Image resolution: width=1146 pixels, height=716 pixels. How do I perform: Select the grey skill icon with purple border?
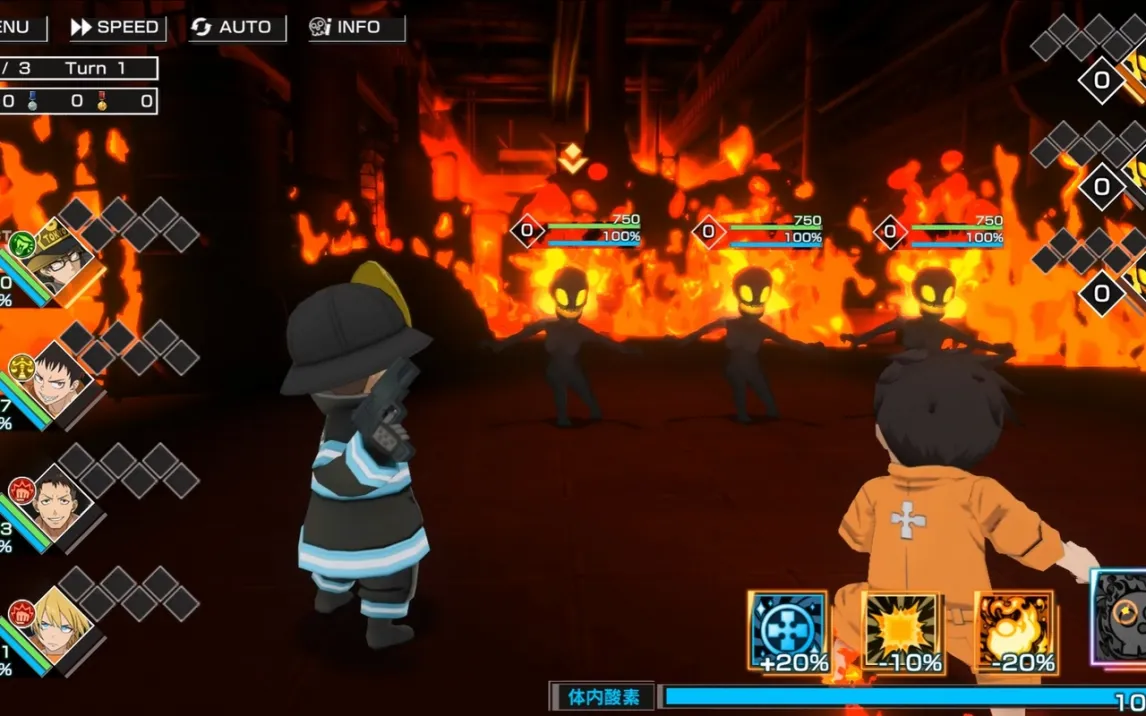[x=1120, y=618]
